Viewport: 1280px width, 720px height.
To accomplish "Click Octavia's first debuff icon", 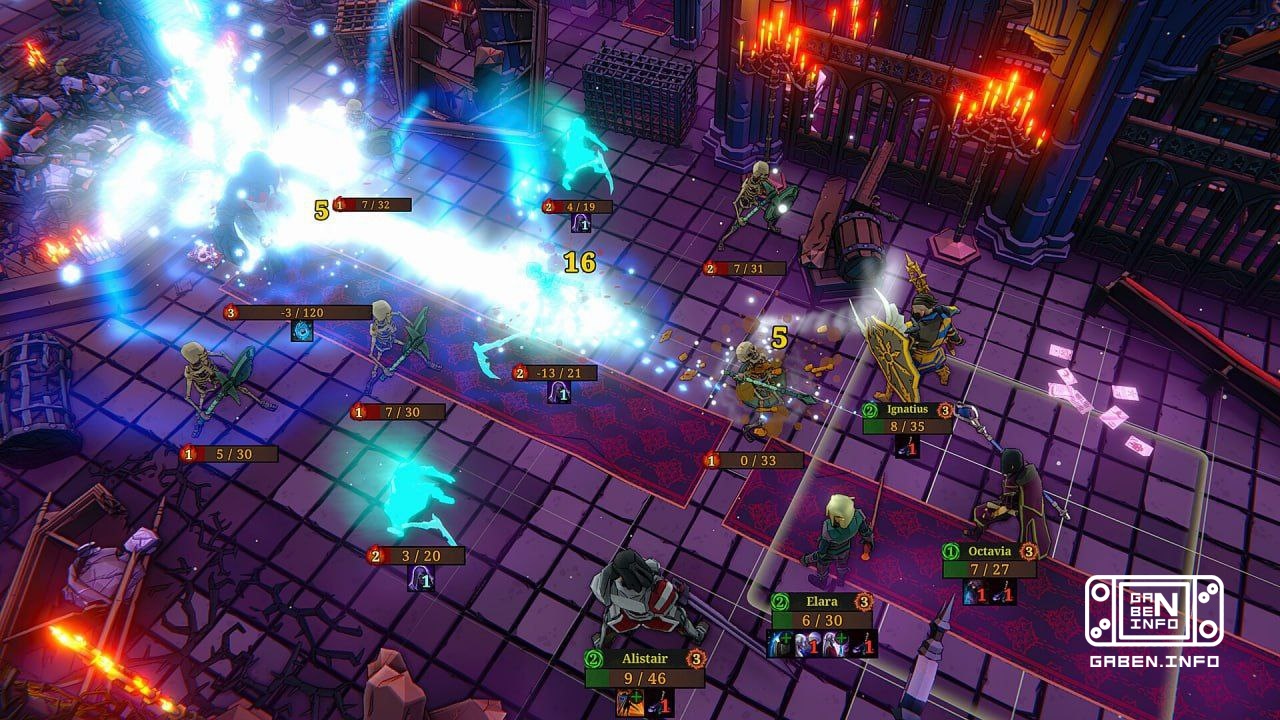I will (x=975, y=592).
